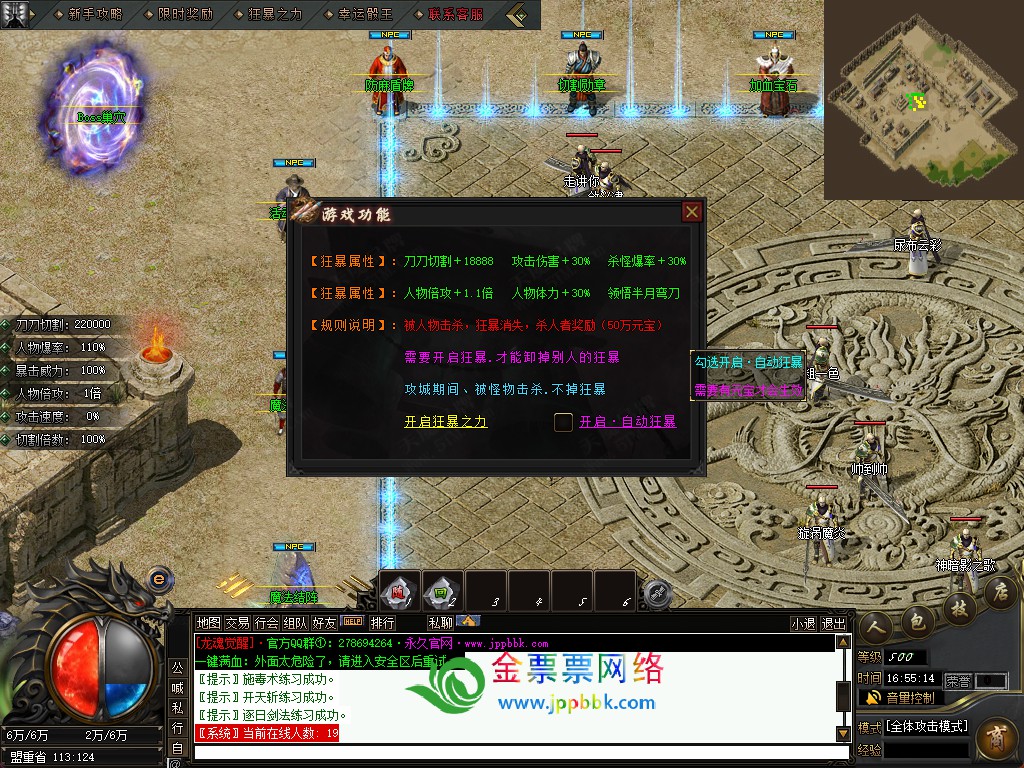The width and height of the screenshot is (1024, 768).
Task: Use the red potion in hotbar slot 1
Action: click(399, 590)
